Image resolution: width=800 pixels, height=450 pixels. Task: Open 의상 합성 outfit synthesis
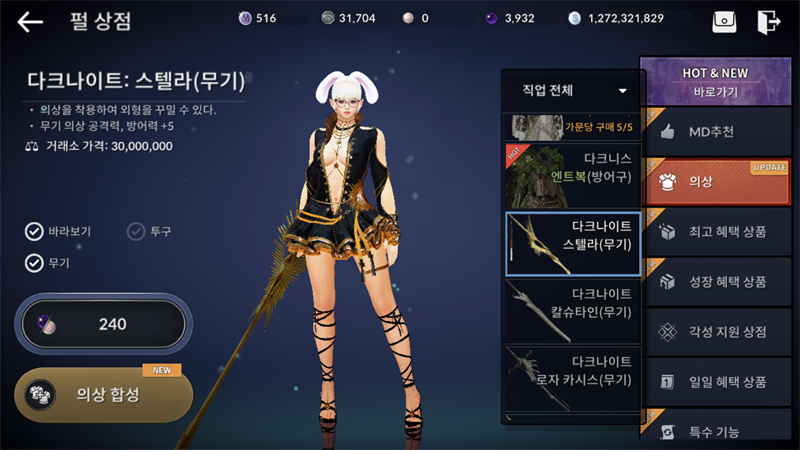[103, 394]
